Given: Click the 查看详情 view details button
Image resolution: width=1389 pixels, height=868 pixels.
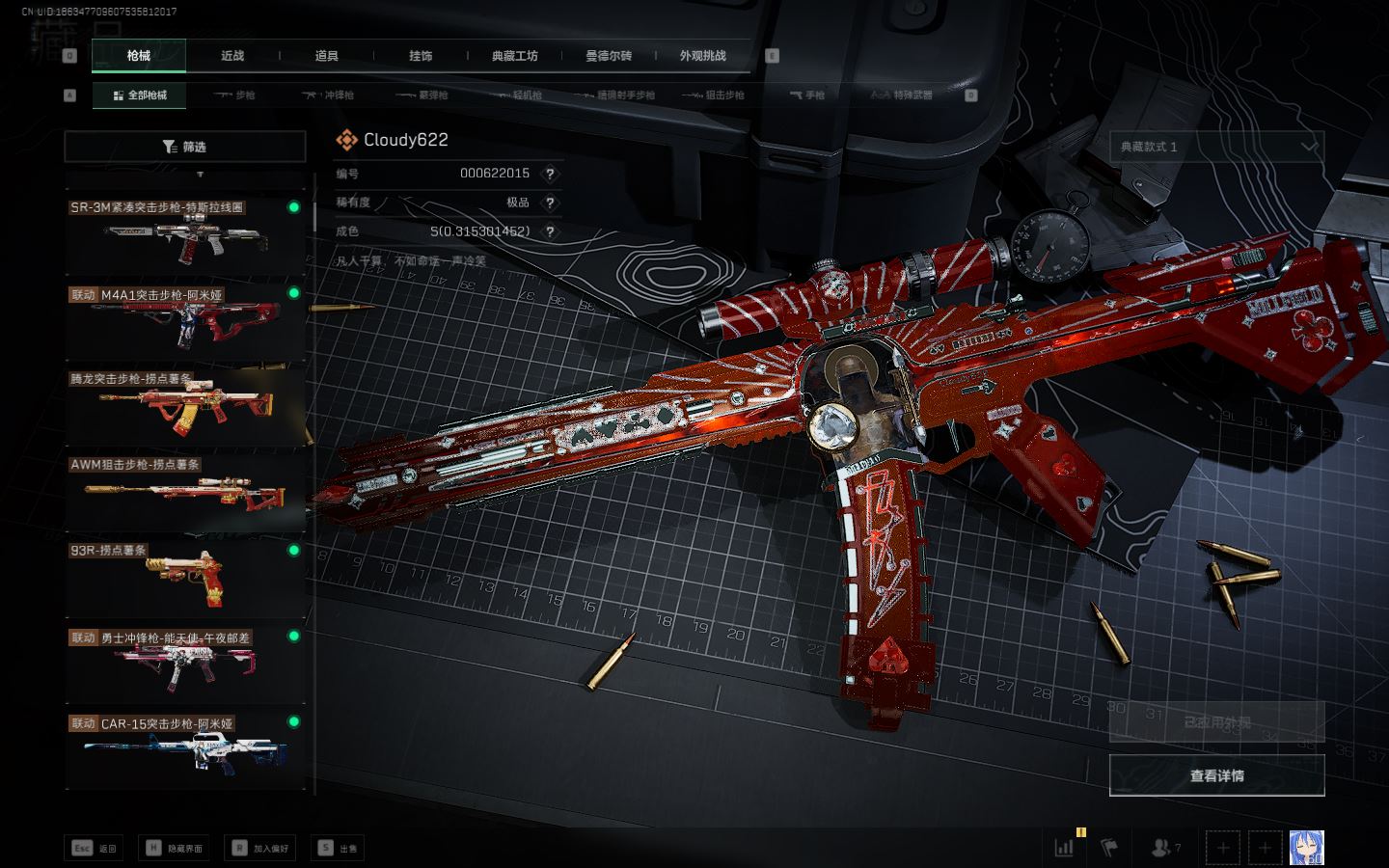Looking at the screenshot, I should (1216, 775).
